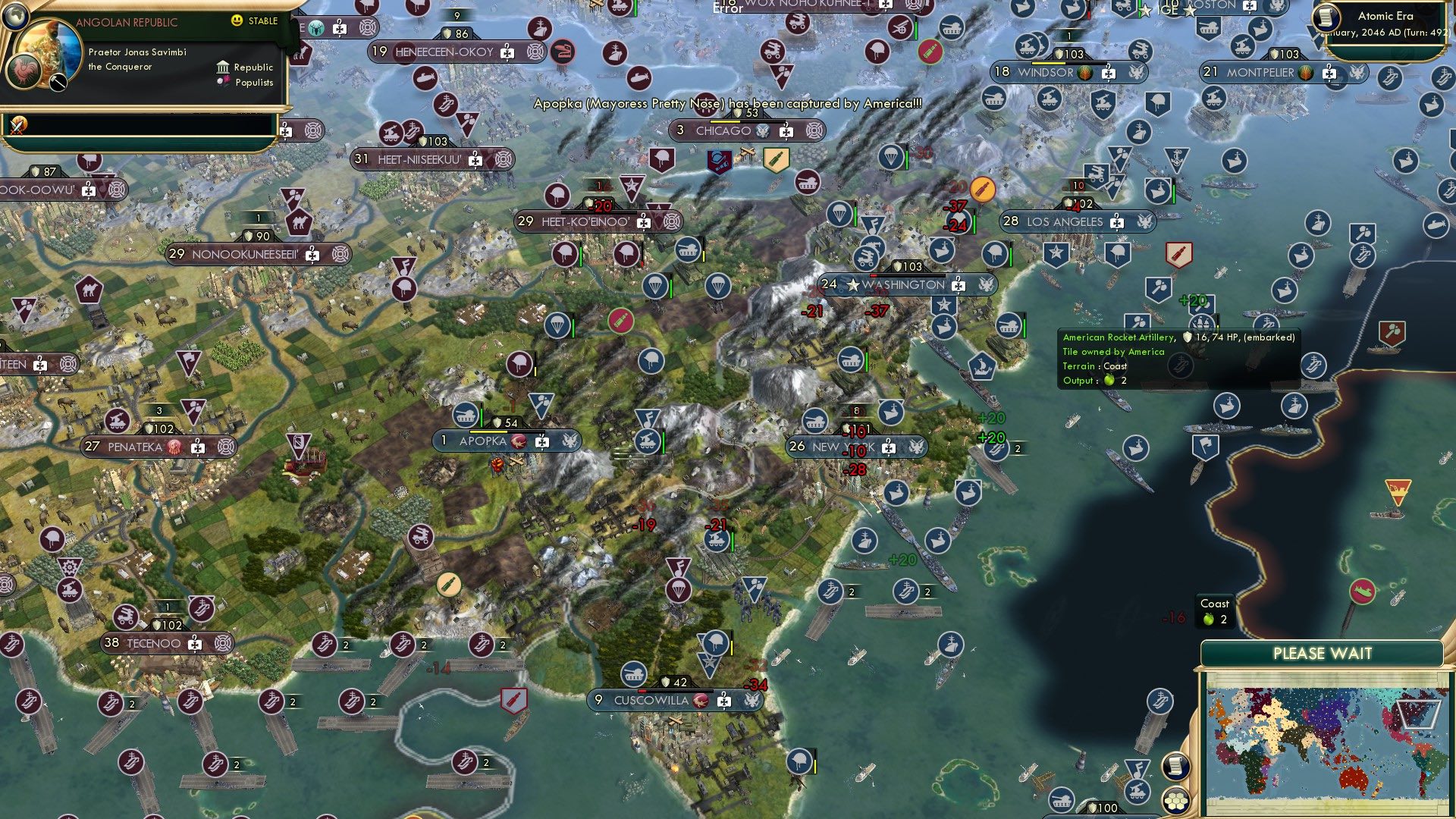
Task: Open the Cuscowilla city screen
Action: coord(651,701)
